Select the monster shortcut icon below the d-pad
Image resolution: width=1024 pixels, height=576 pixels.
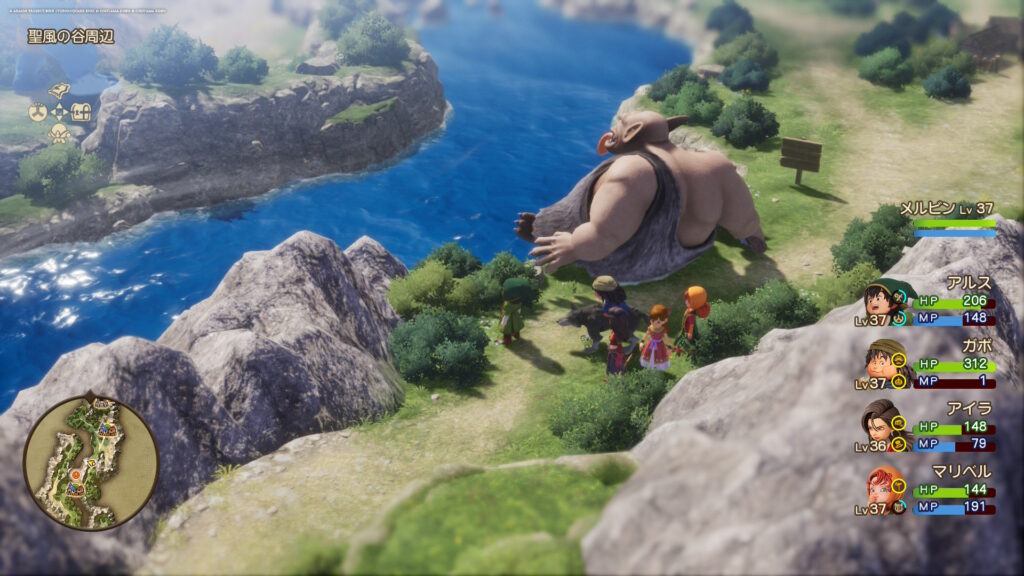coord(59,133)
